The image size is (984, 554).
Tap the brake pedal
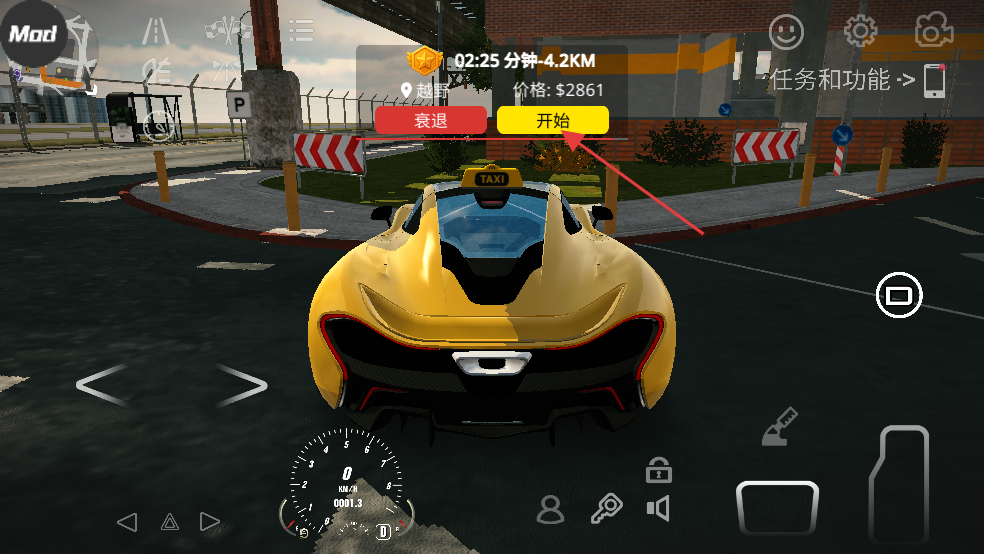point(777,506)
